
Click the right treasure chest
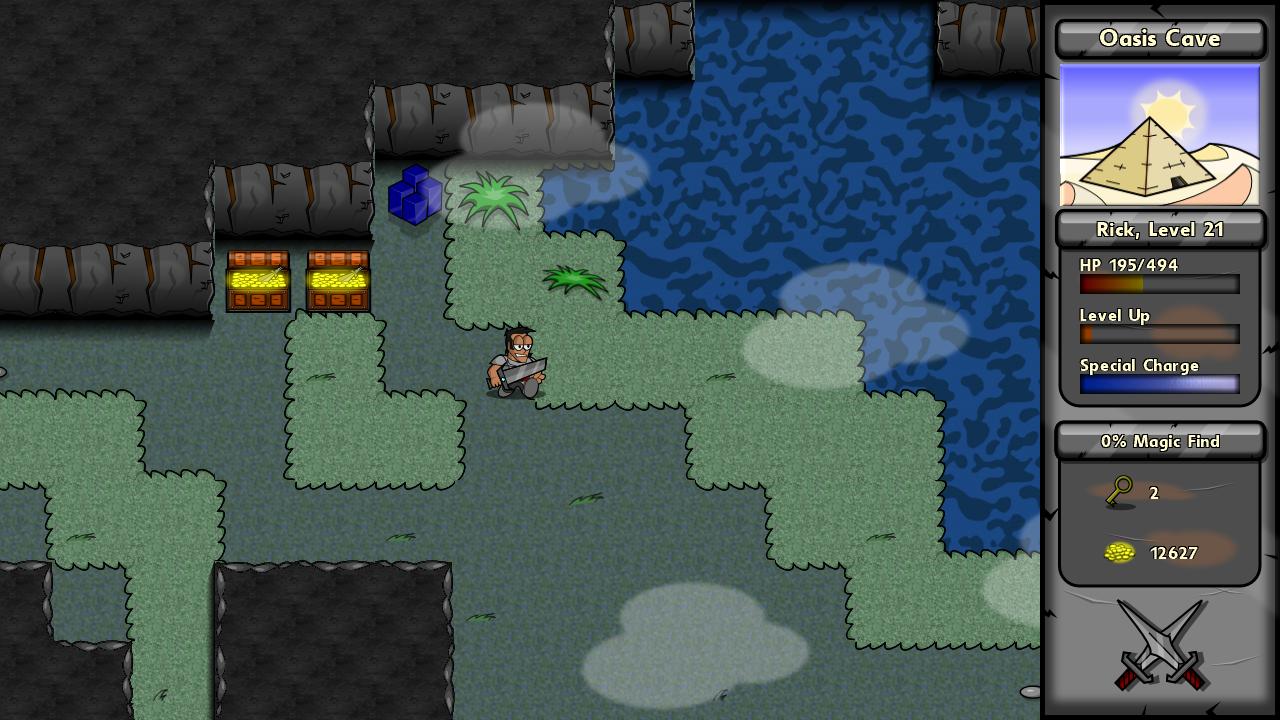click(x=336, y=280)
